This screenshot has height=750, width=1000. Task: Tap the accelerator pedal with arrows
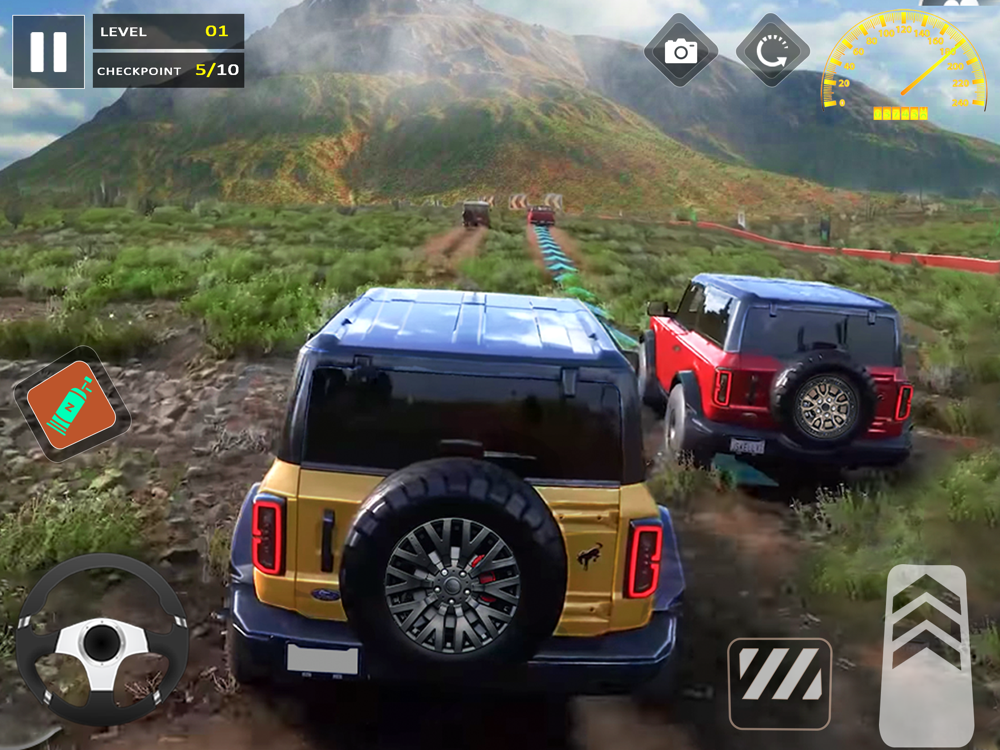coord(926,655)
